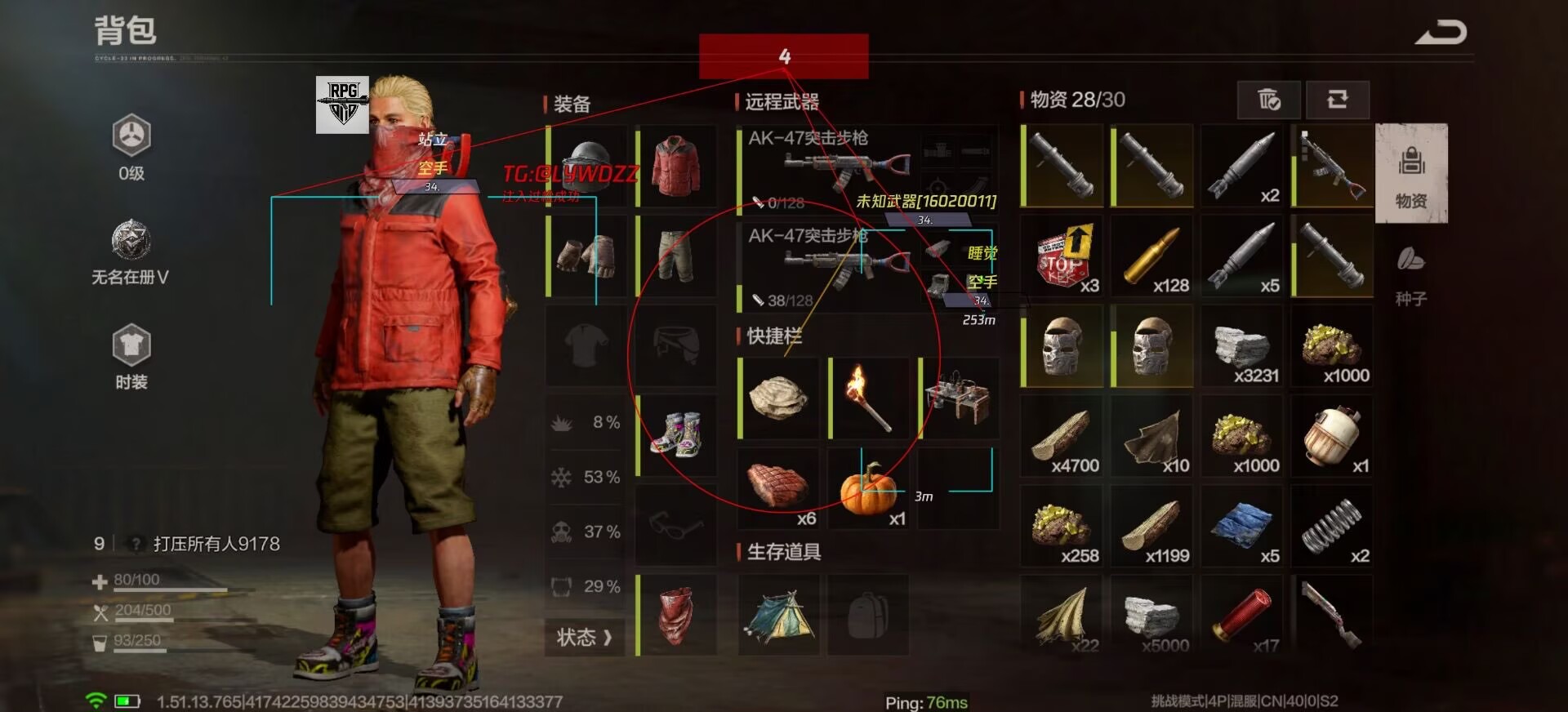Image resolution: width=1568 pixels, height=712 pixels.
Task: Click the sort inventory button
Action: pos(1337,100)
